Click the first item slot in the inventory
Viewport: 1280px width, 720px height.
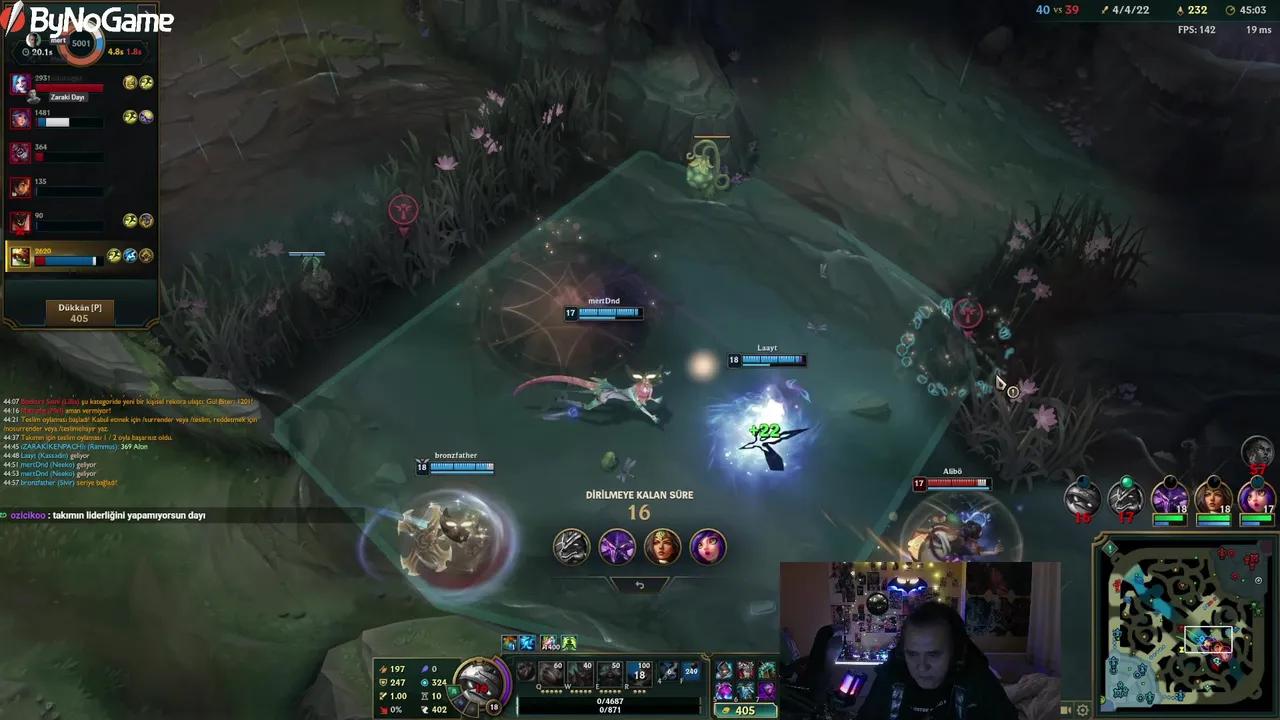click(727, 668)
